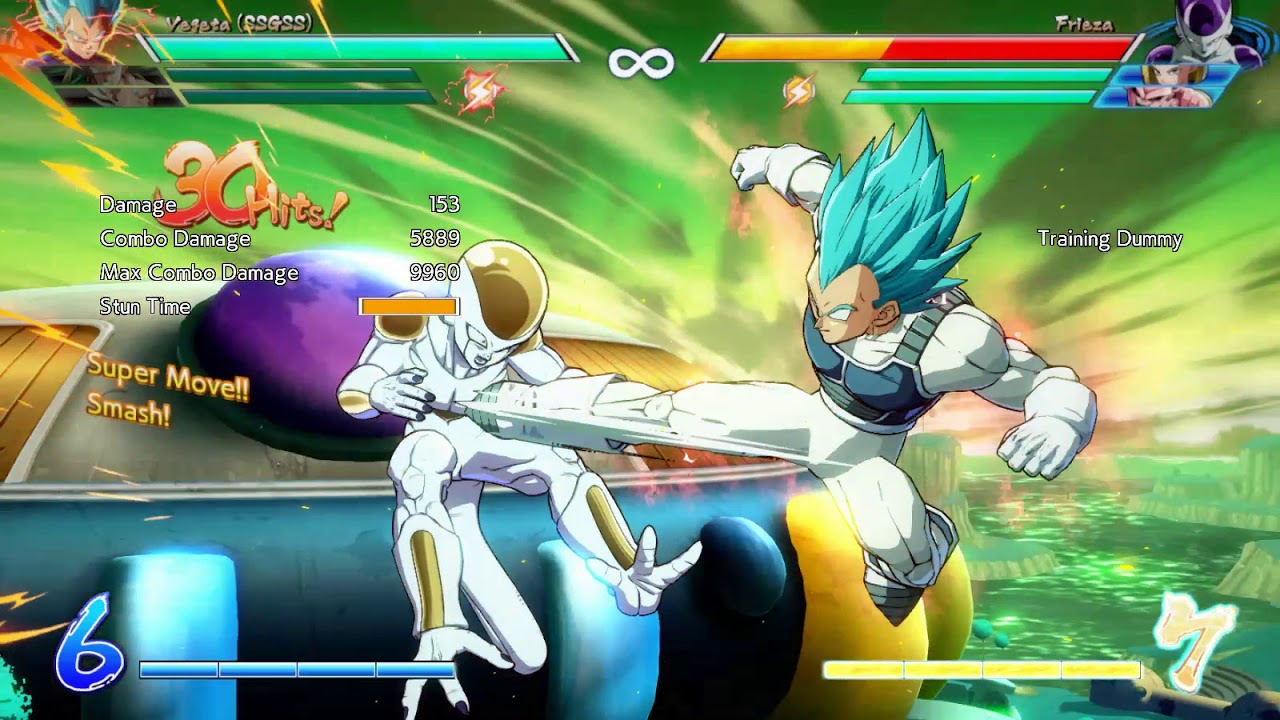Click the Stun Time orange meter
The image size is (1280, 720).
point(410,305)
